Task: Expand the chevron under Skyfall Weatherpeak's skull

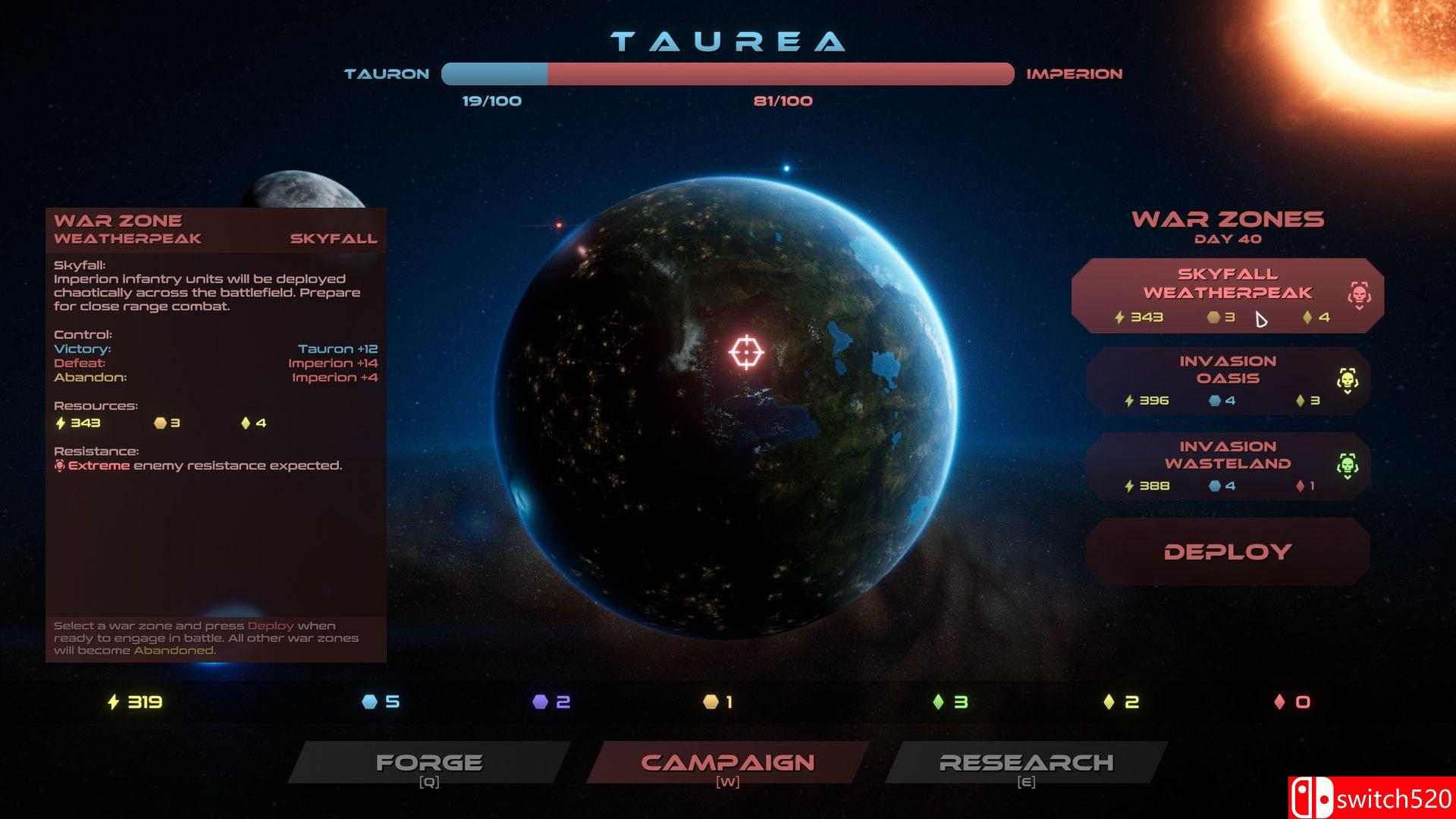Action: (x=1360, y=307)
